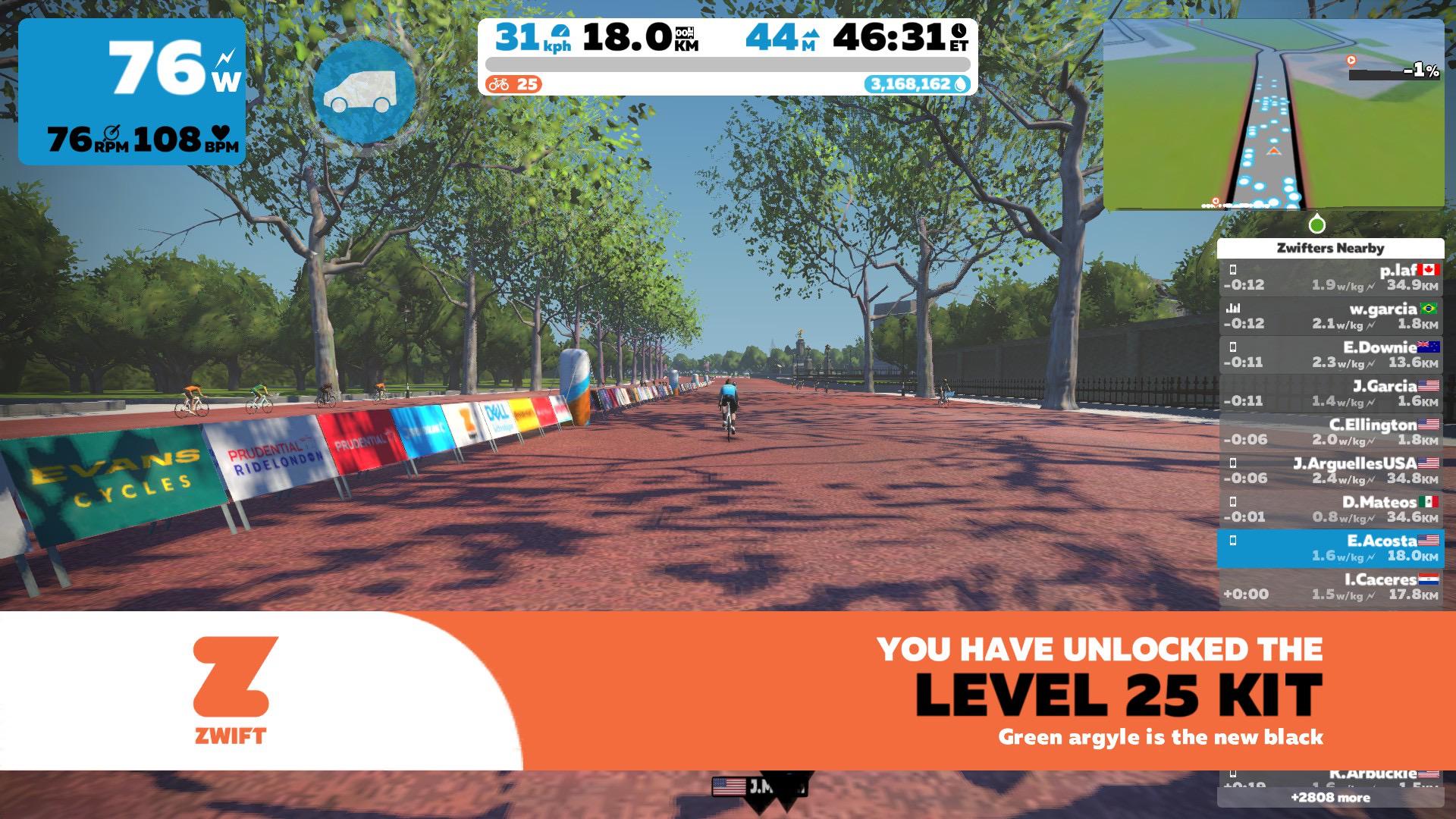
Task: Click the green rider position dot below minimap
Action: coord(1316,224)
